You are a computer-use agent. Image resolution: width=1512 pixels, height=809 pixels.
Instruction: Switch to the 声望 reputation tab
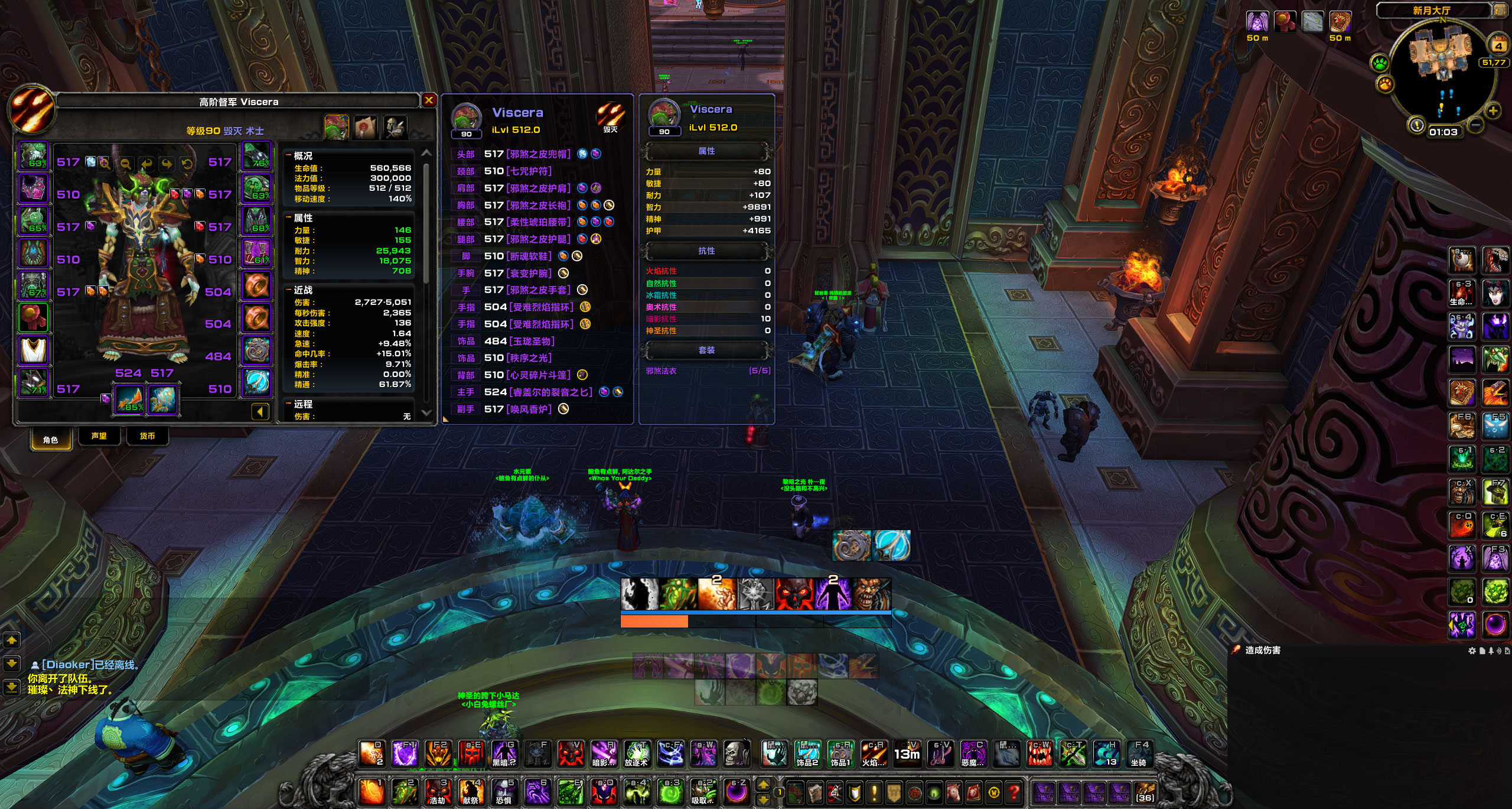(99, 436)
